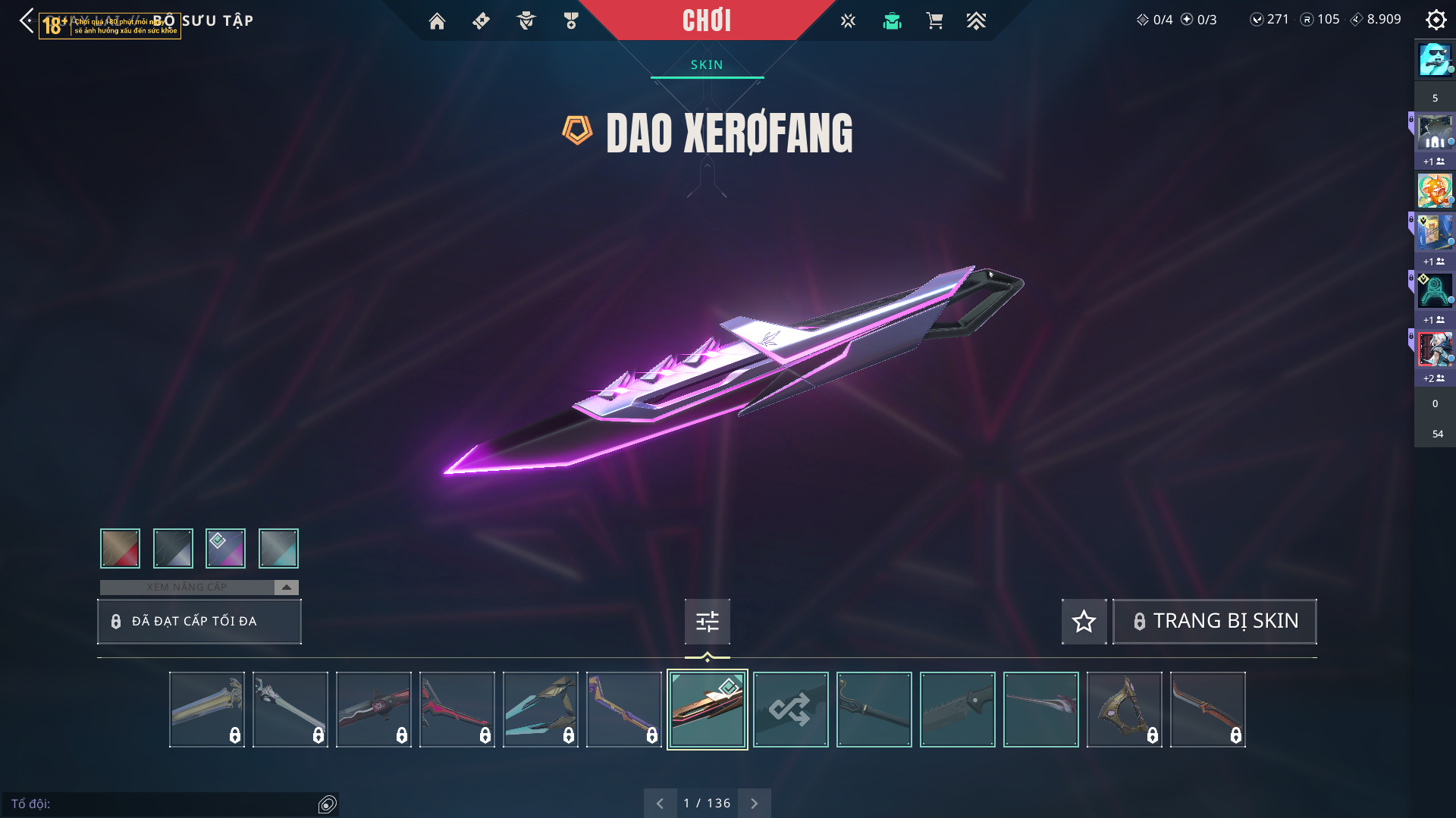This screenshot has height=818, width=1456.
Task: Click the ĐÃ ĐẠT CẤP TỐI ĐA button
Action: click(x=199, y=622)
